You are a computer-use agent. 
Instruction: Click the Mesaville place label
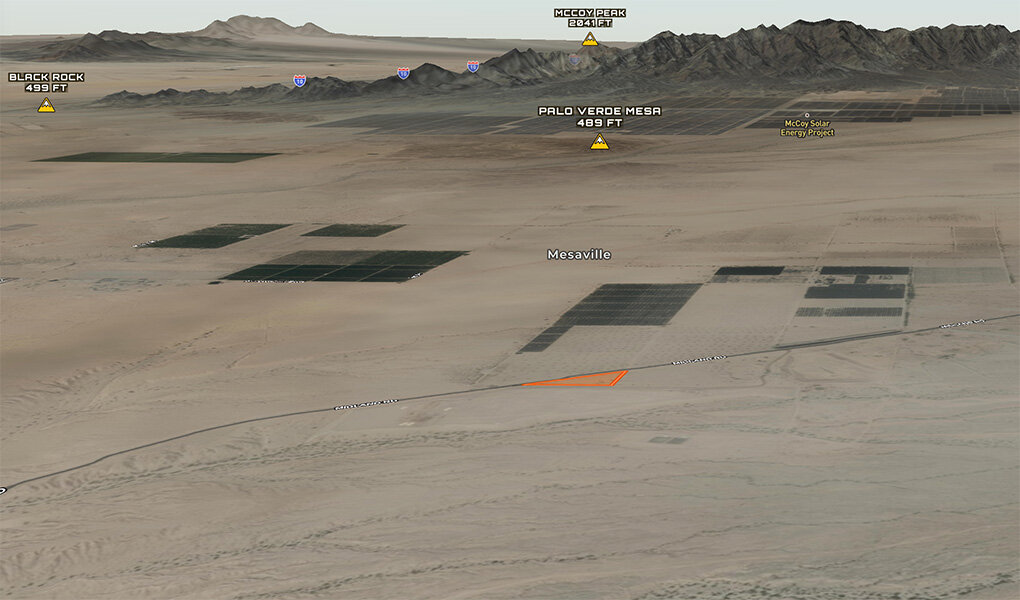[x=579, y=255]
